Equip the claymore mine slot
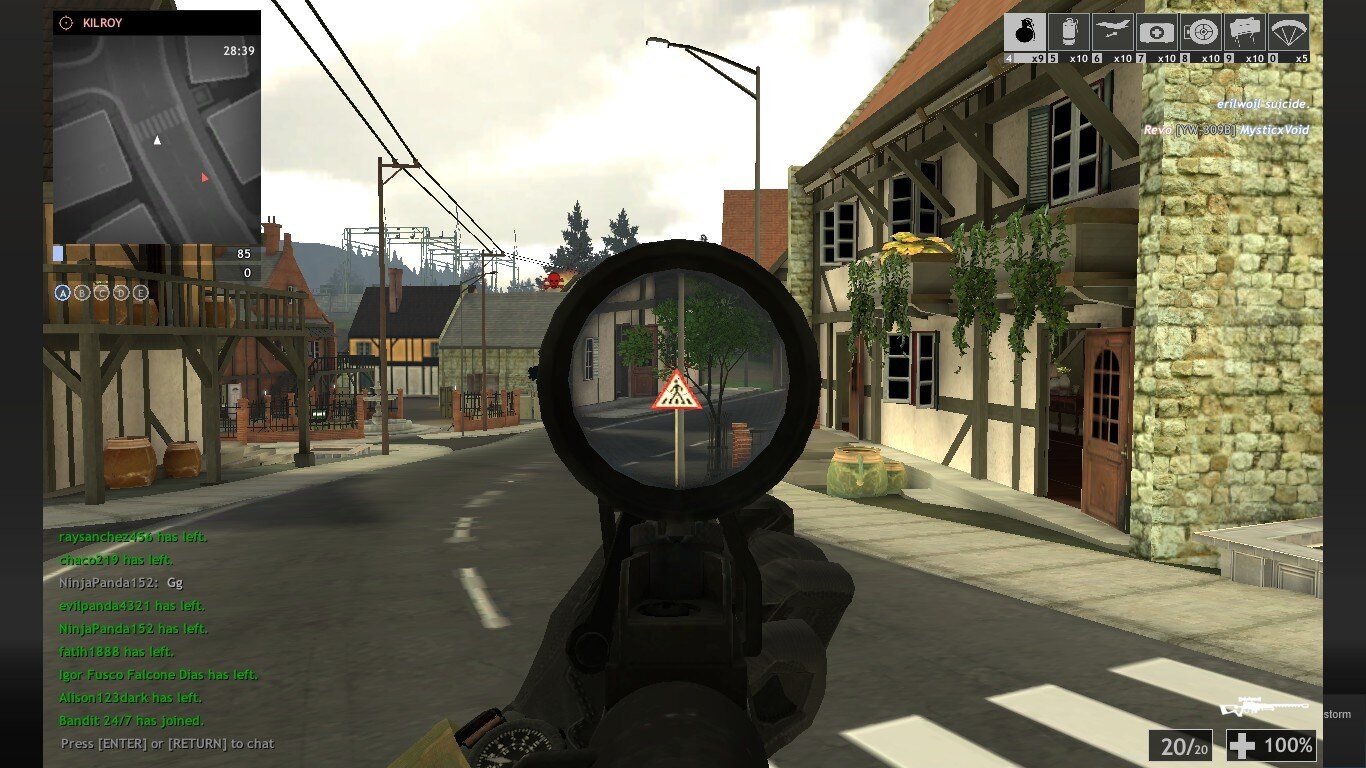1366x768 pixels. (1245, 32)
